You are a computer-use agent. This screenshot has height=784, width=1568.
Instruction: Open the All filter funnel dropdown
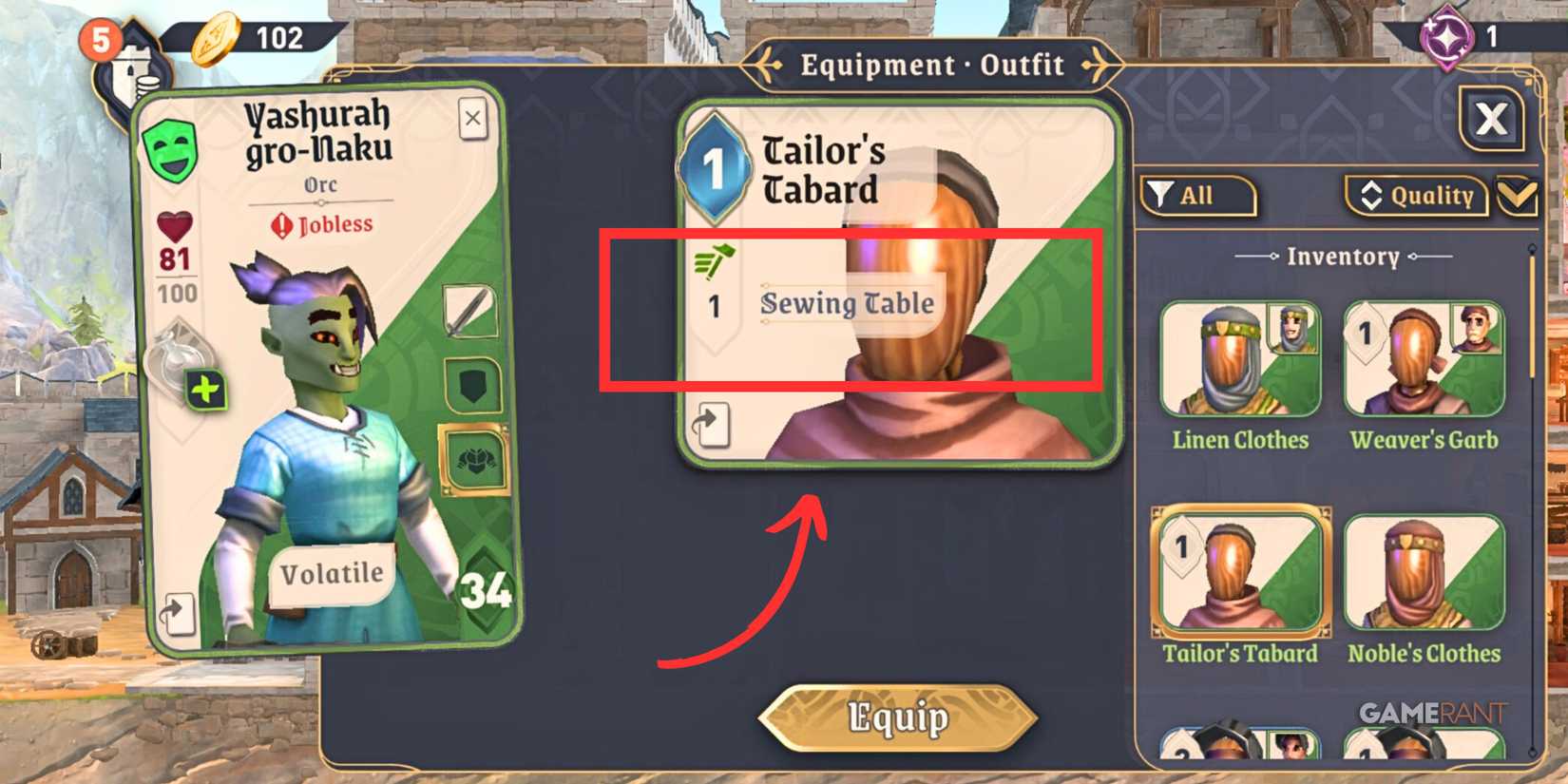click(1199, 195)
